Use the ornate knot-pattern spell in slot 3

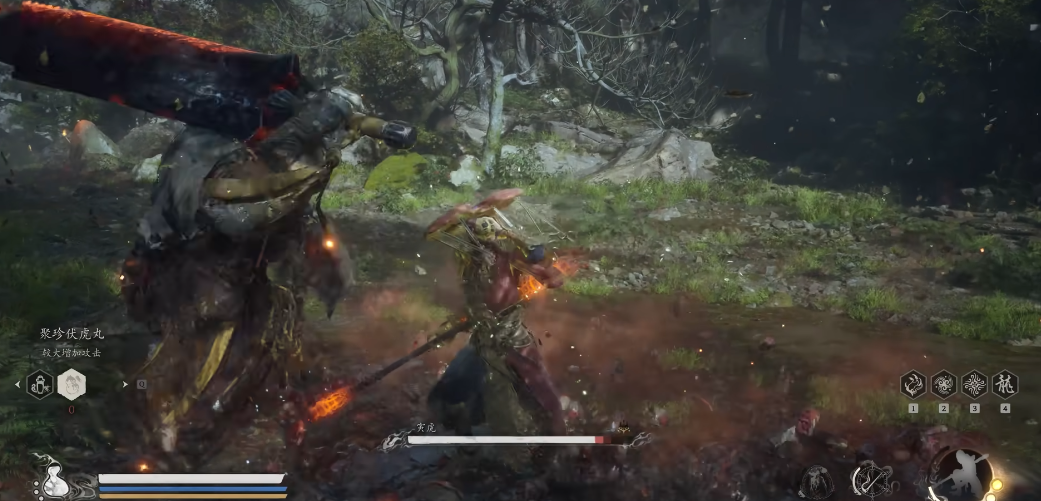tap(974, 384)
